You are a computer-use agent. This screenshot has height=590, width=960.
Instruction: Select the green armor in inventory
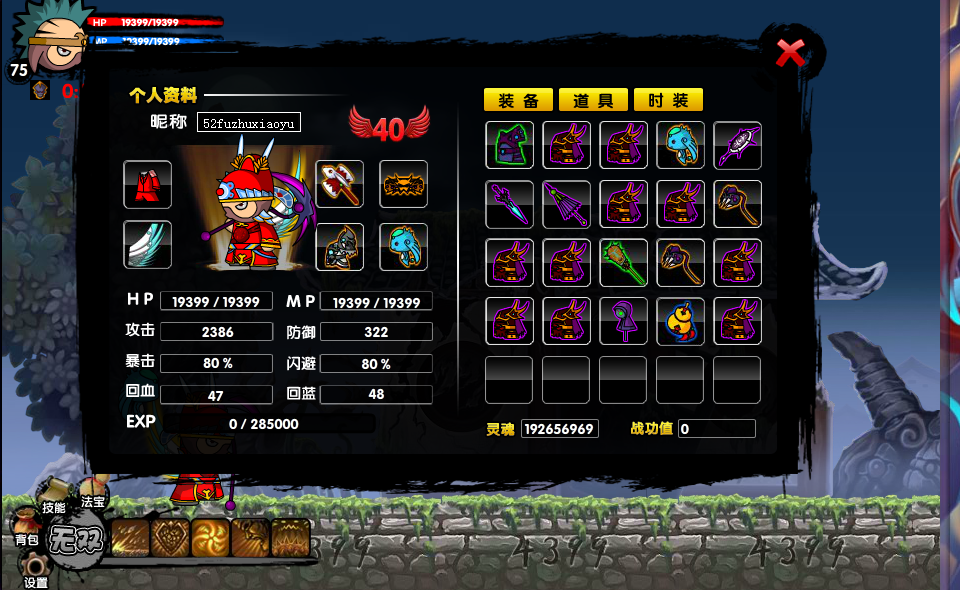pyautogui.click(x=509, y=146)
